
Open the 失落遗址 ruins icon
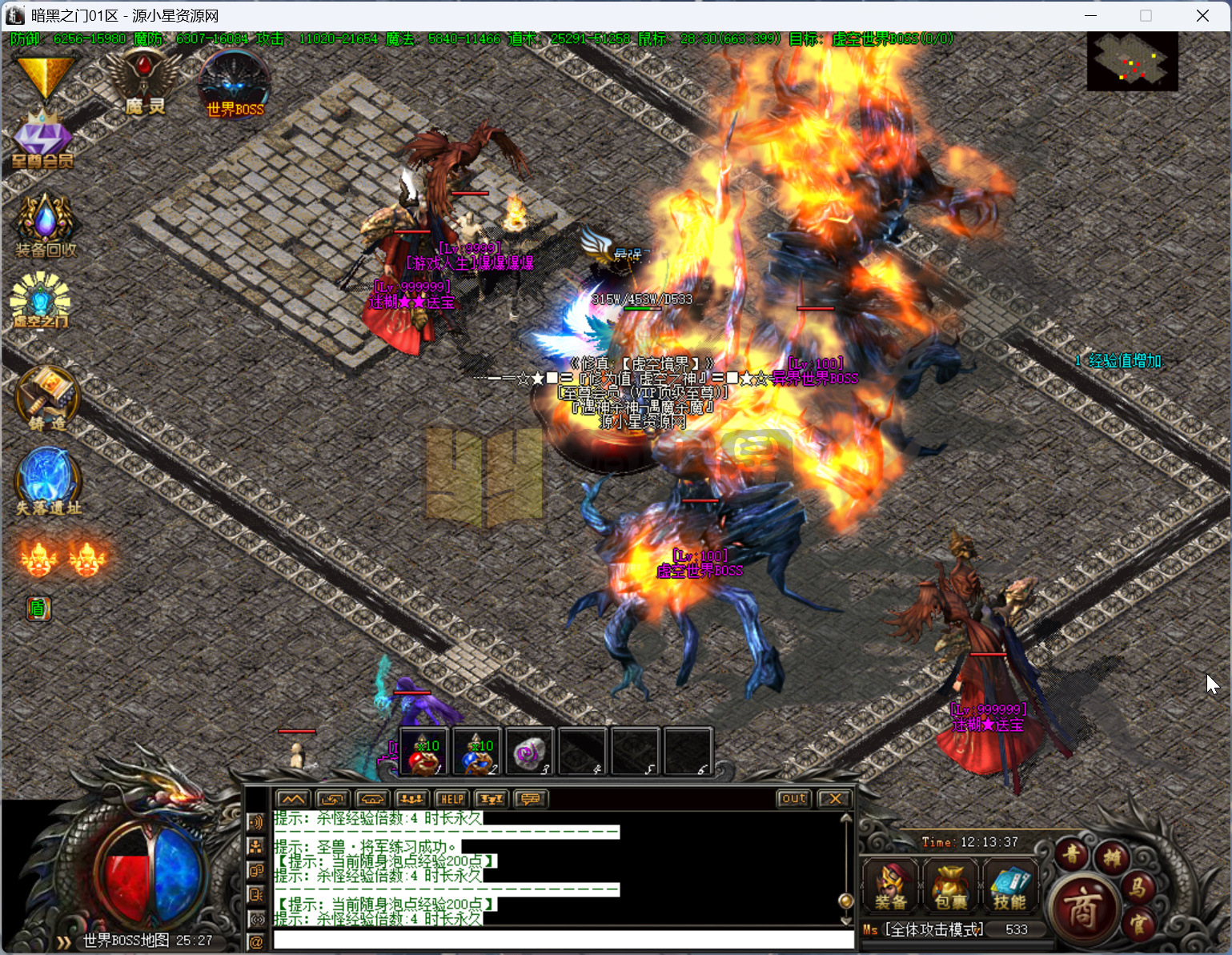click(x=48, y=481)
